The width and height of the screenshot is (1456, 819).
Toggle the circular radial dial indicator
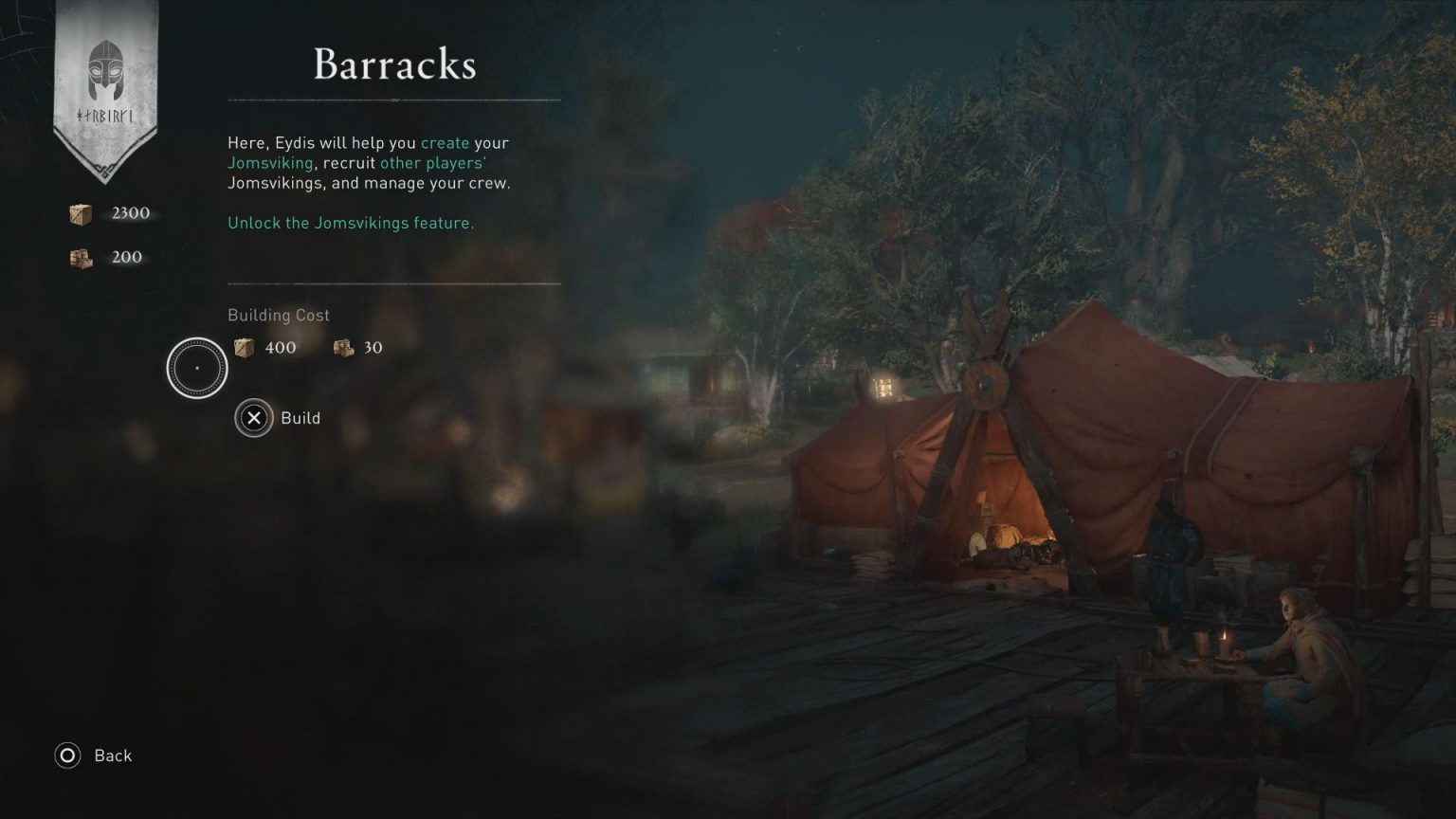click(x=197, y=367)
